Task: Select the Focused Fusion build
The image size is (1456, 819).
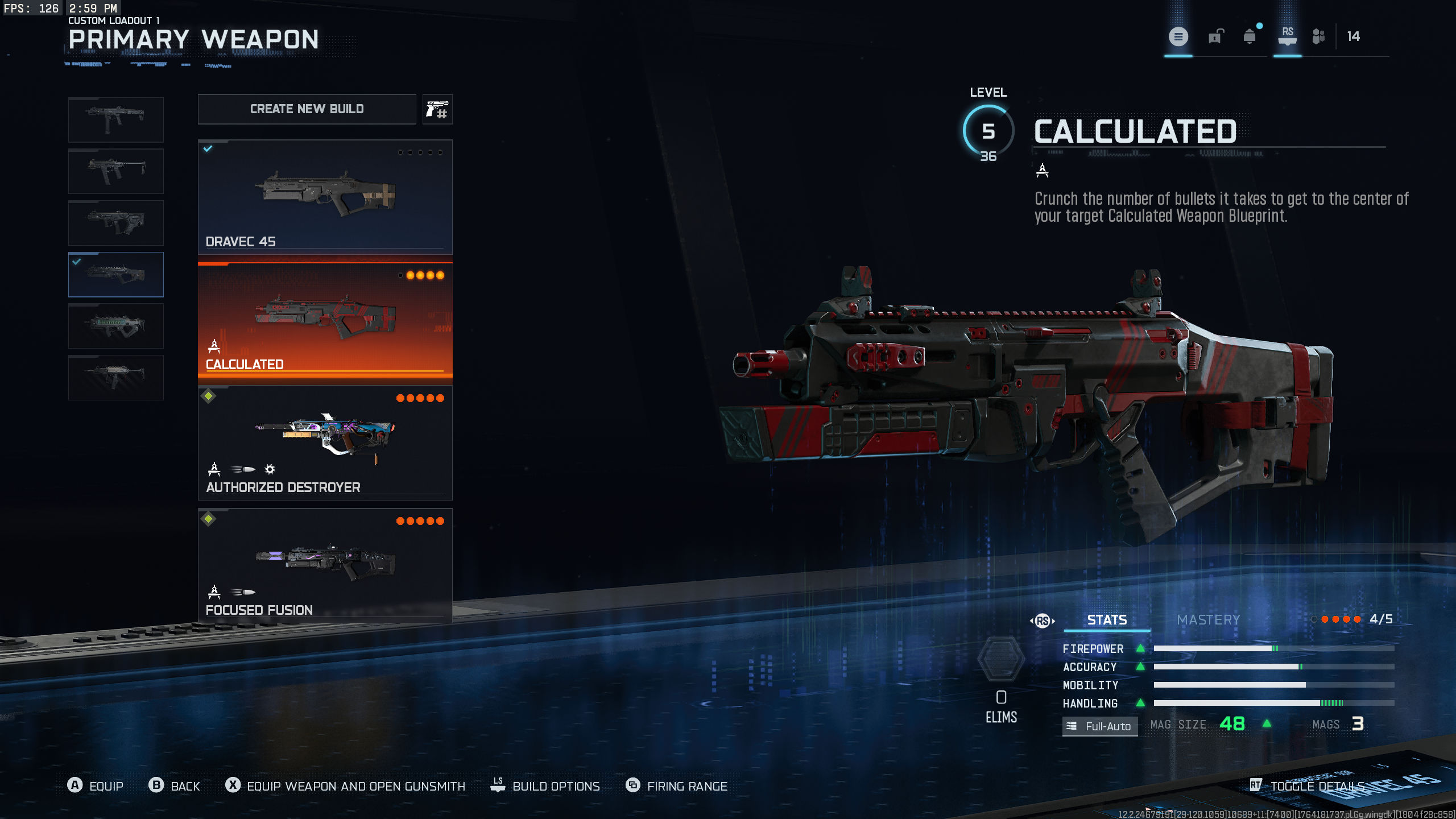Action: point(324,563)
